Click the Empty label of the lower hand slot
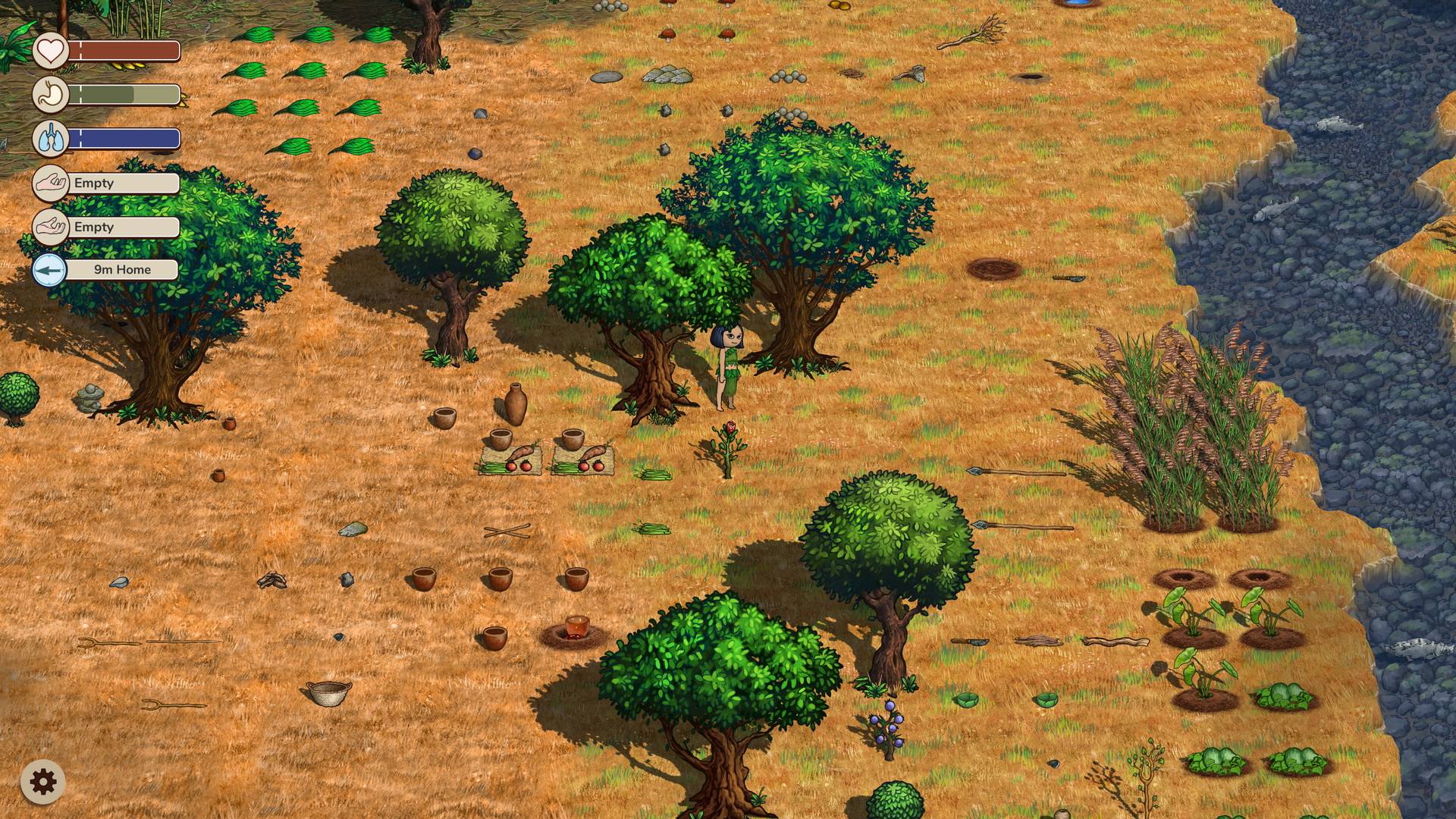The width and height of the screenshot is (1456, 819). point(93,227)
